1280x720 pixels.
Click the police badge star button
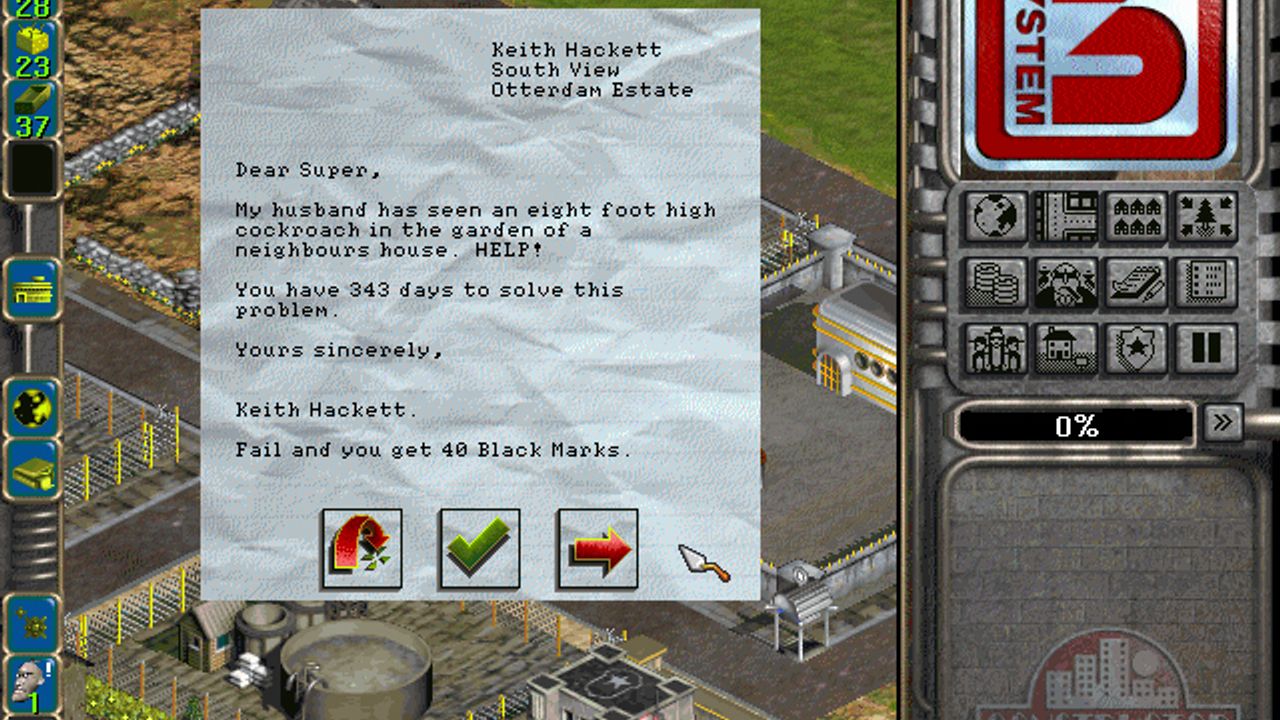[x=1136, y=349]
